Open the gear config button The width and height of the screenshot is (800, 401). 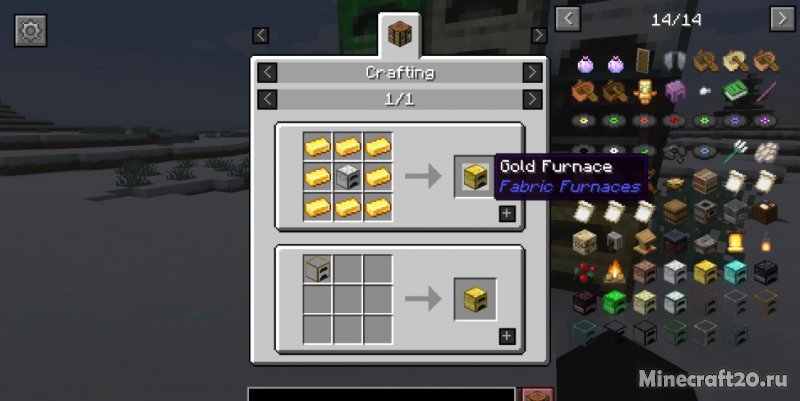31,30
